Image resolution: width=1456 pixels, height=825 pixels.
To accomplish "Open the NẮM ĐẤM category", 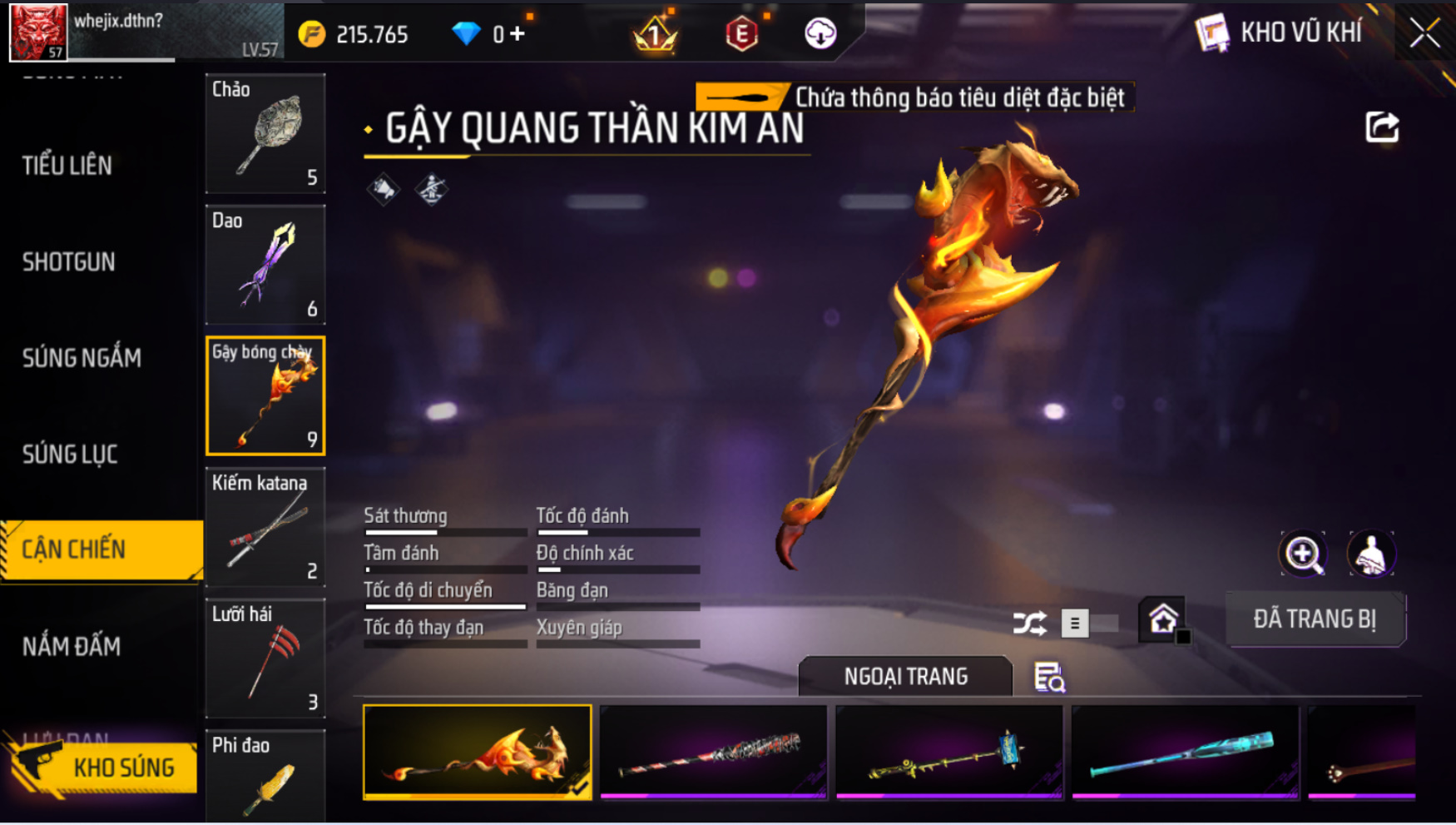I will [x=72, y=646].
